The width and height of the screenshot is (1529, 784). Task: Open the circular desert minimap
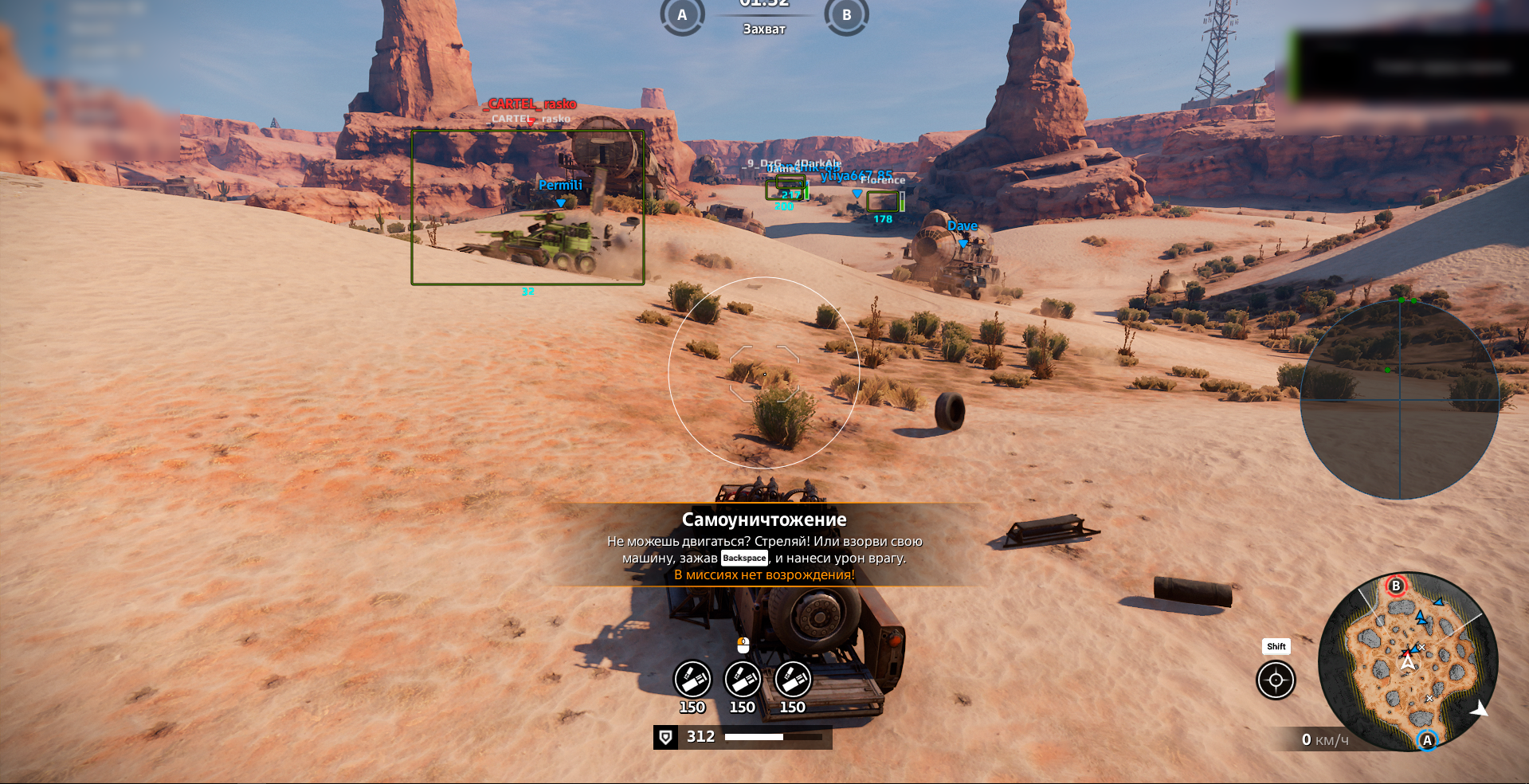click(x=1408, y=662)
